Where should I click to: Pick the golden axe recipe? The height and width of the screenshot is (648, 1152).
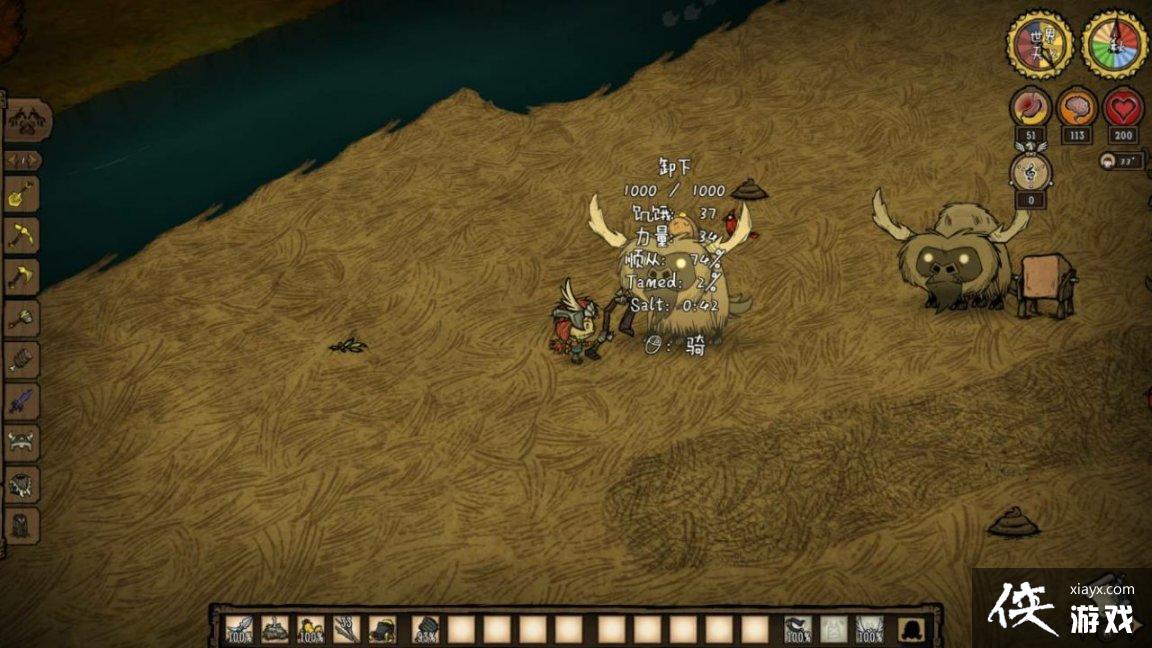tap(22, 277)
